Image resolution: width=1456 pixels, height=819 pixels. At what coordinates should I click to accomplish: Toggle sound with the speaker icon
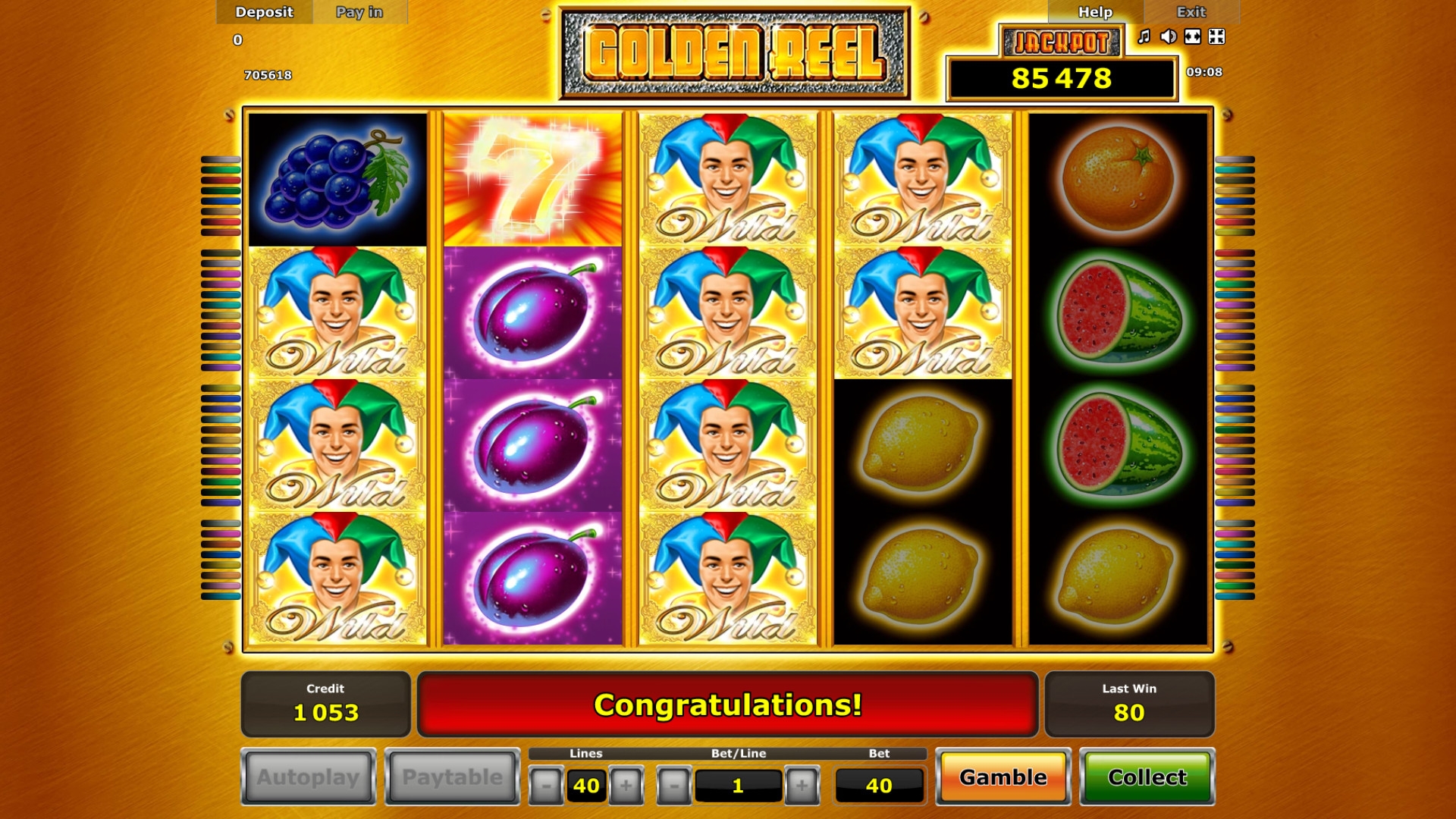point(1169,36)
